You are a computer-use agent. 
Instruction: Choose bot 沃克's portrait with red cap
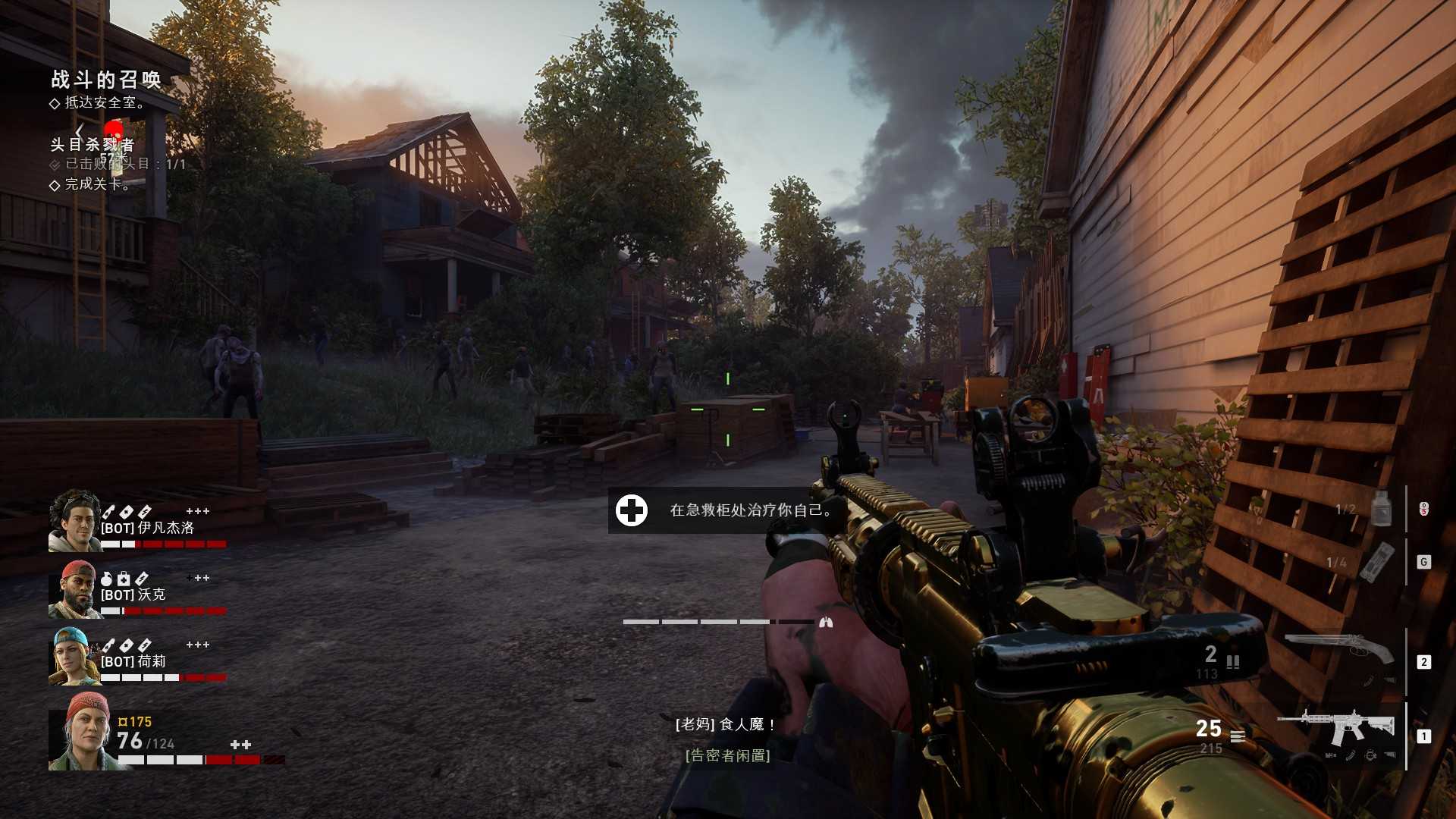74,590
